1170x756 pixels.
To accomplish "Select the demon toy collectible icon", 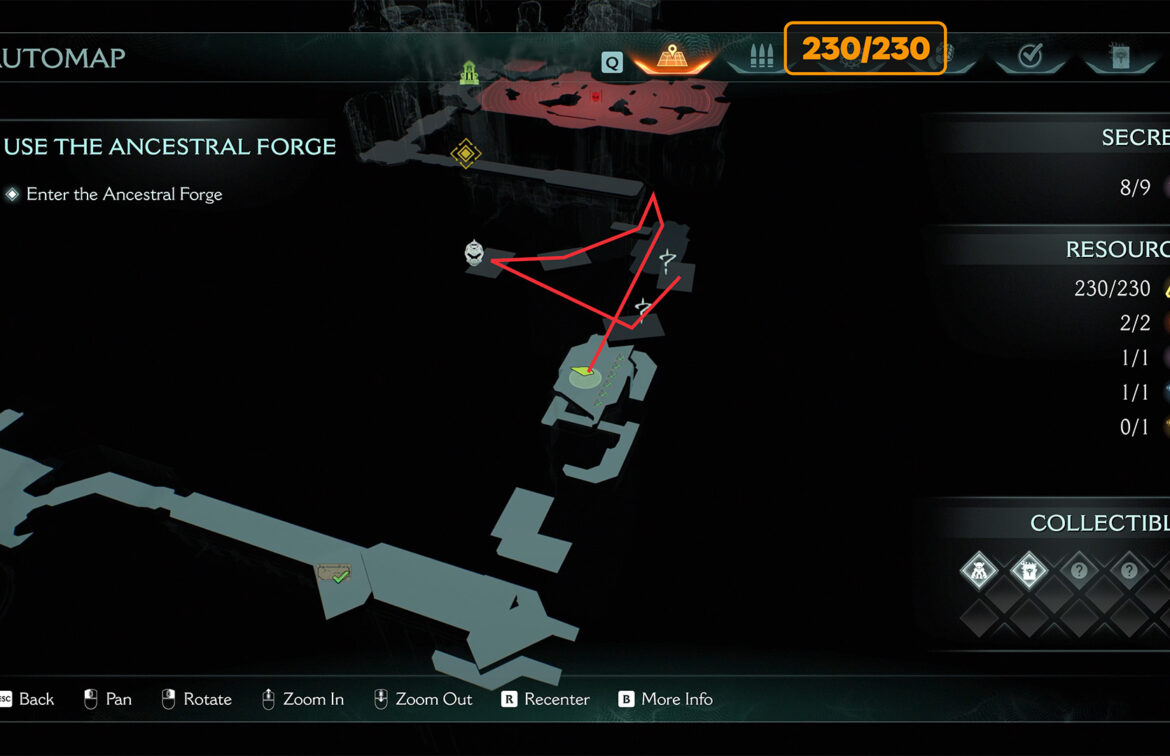I will [979, 571].
